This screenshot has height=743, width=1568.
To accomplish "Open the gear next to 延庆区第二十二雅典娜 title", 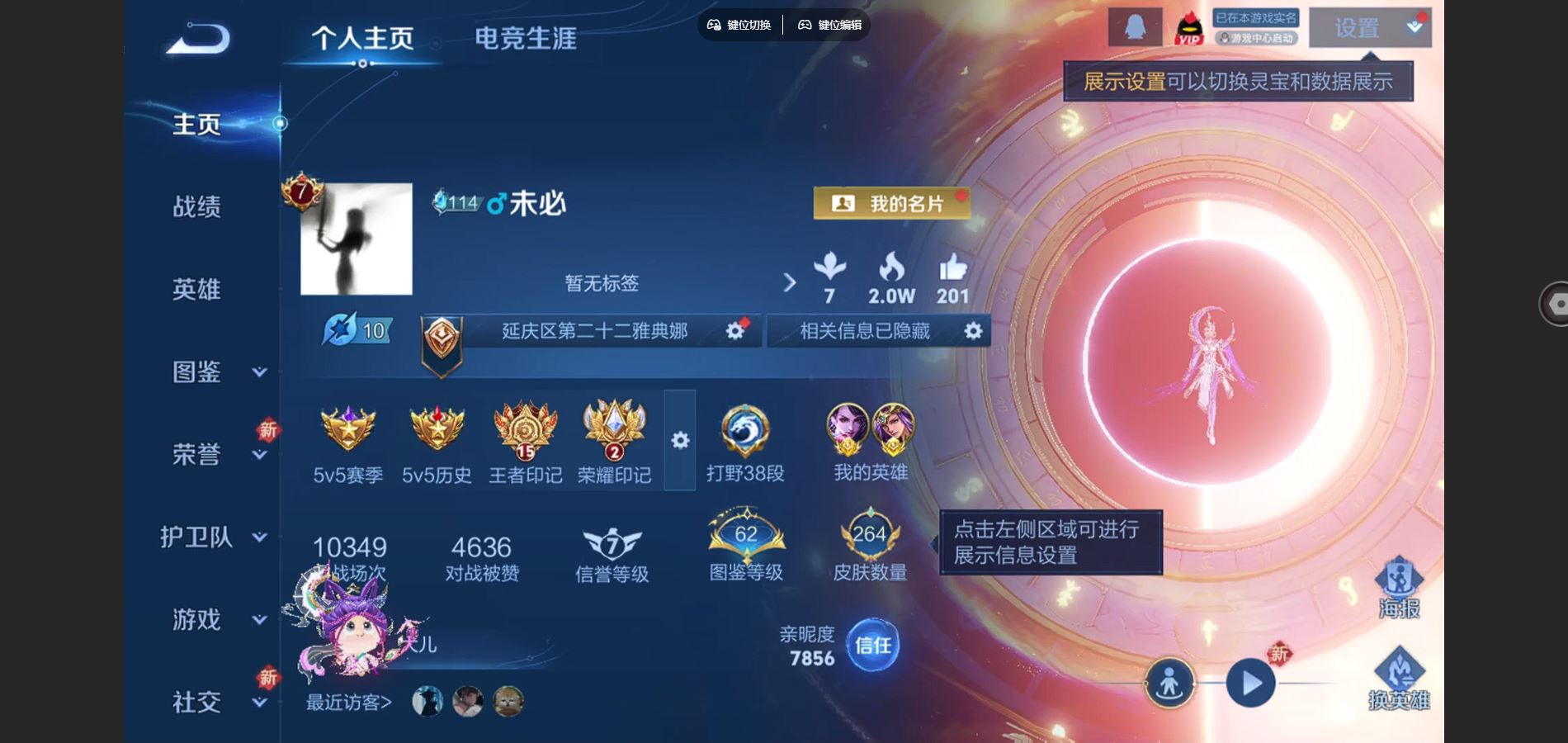I will click(x=734, y=330).
